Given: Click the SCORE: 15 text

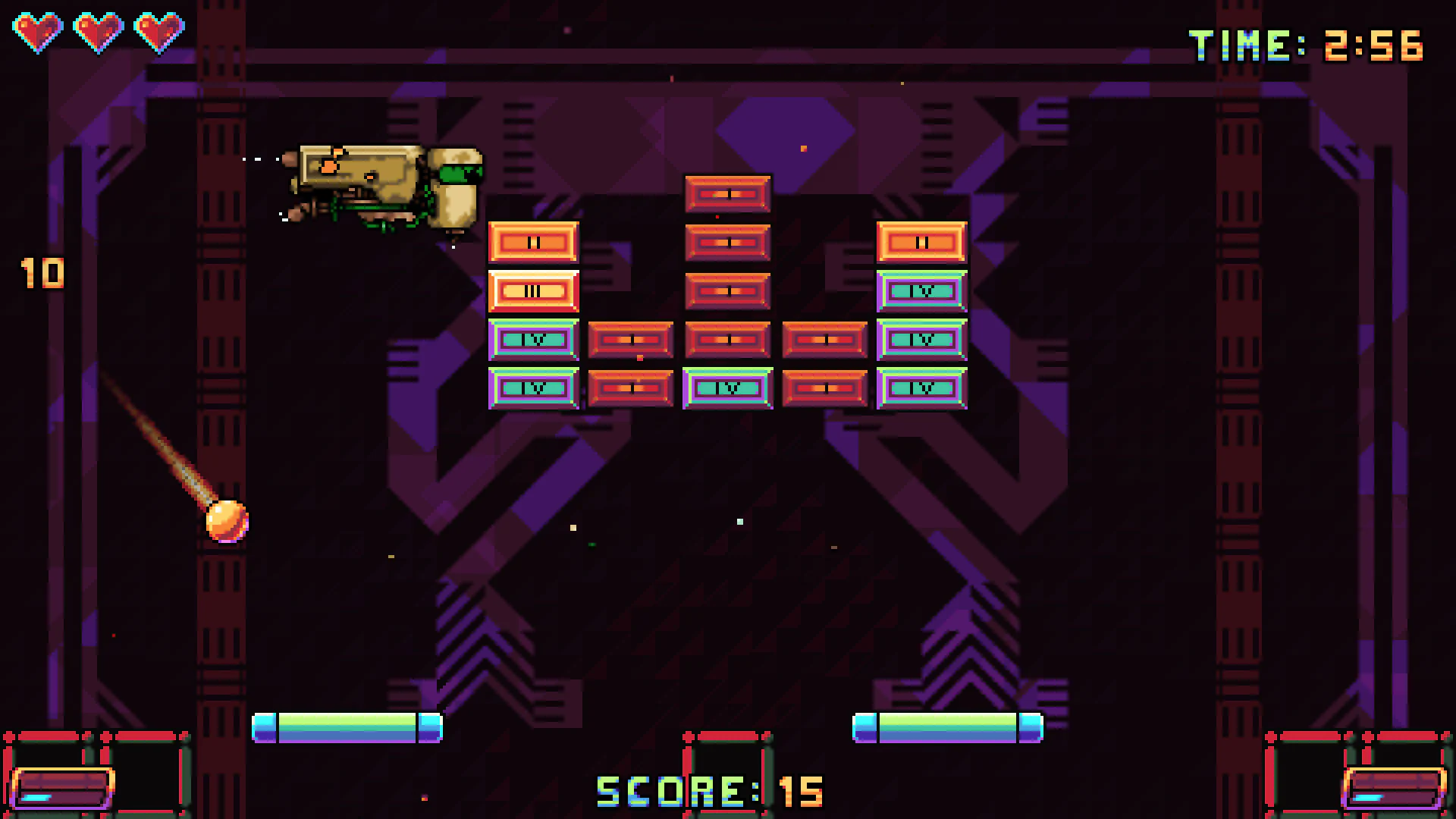Looking at the screenshot, I should [x=709, y=790].
